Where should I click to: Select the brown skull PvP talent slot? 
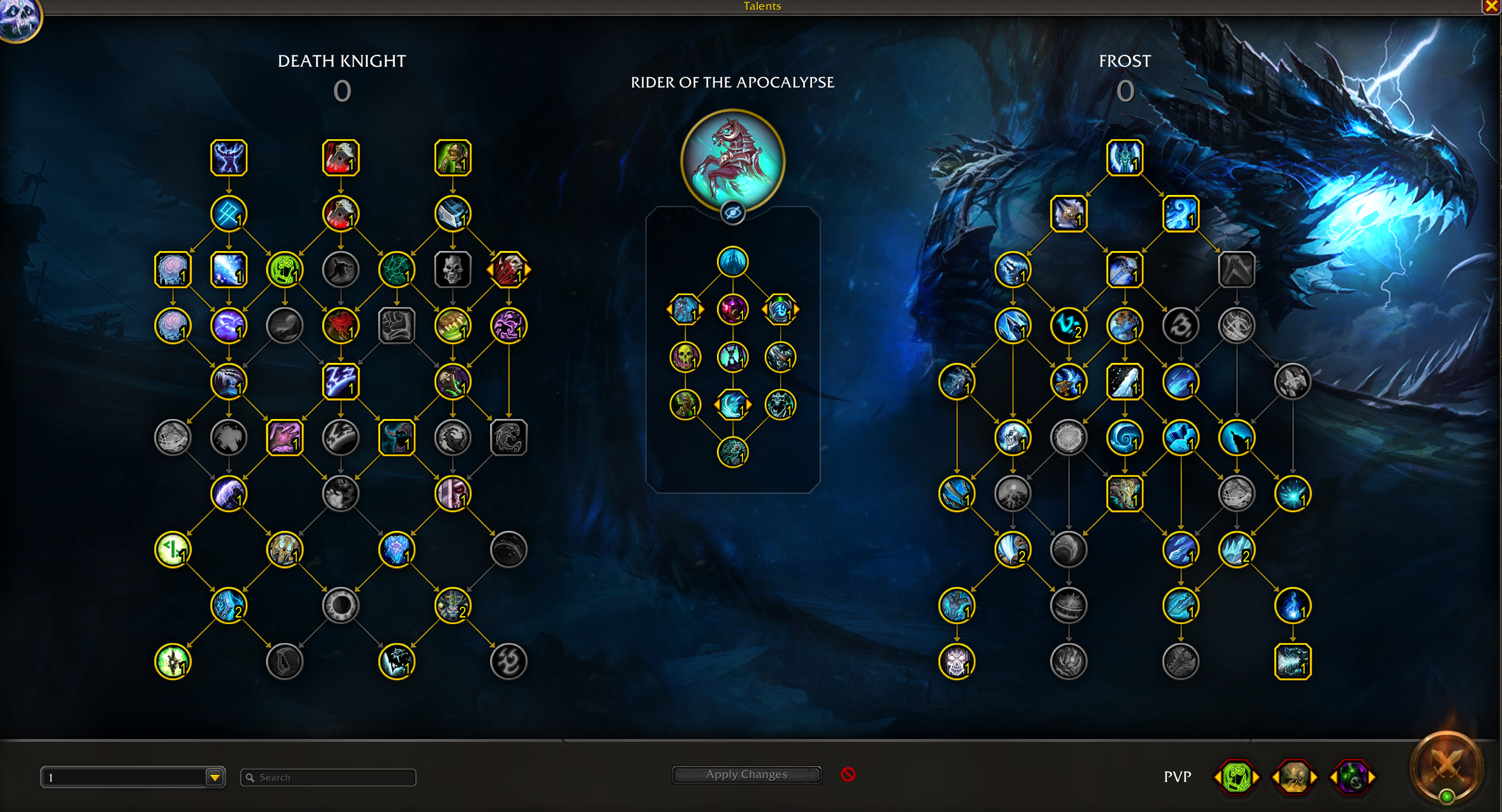pyautogui.click(x=1294, y=777)
